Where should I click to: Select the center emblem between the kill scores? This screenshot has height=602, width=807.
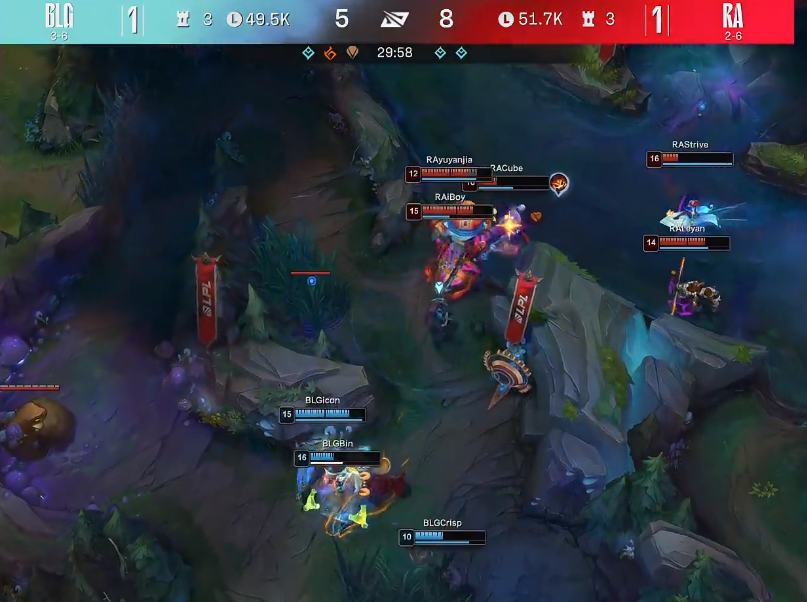point(395,18)
